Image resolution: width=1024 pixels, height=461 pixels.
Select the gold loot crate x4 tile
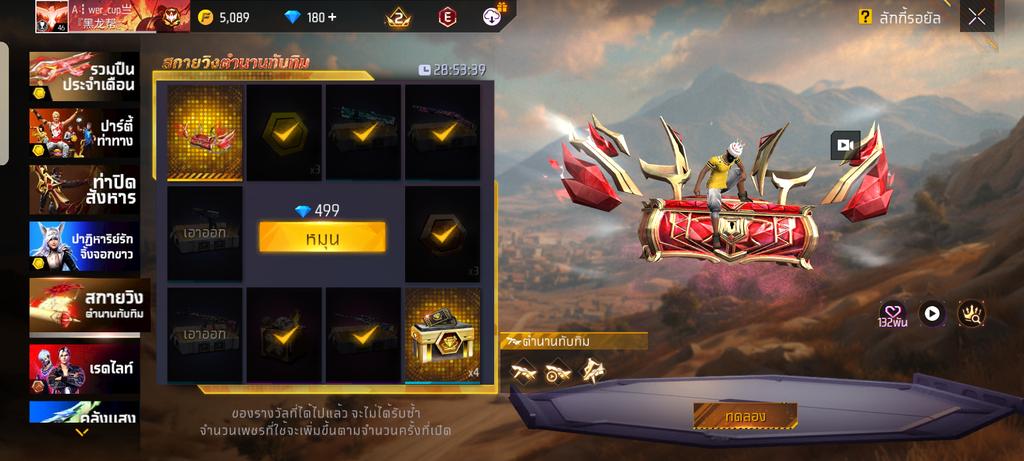(442, 335)
